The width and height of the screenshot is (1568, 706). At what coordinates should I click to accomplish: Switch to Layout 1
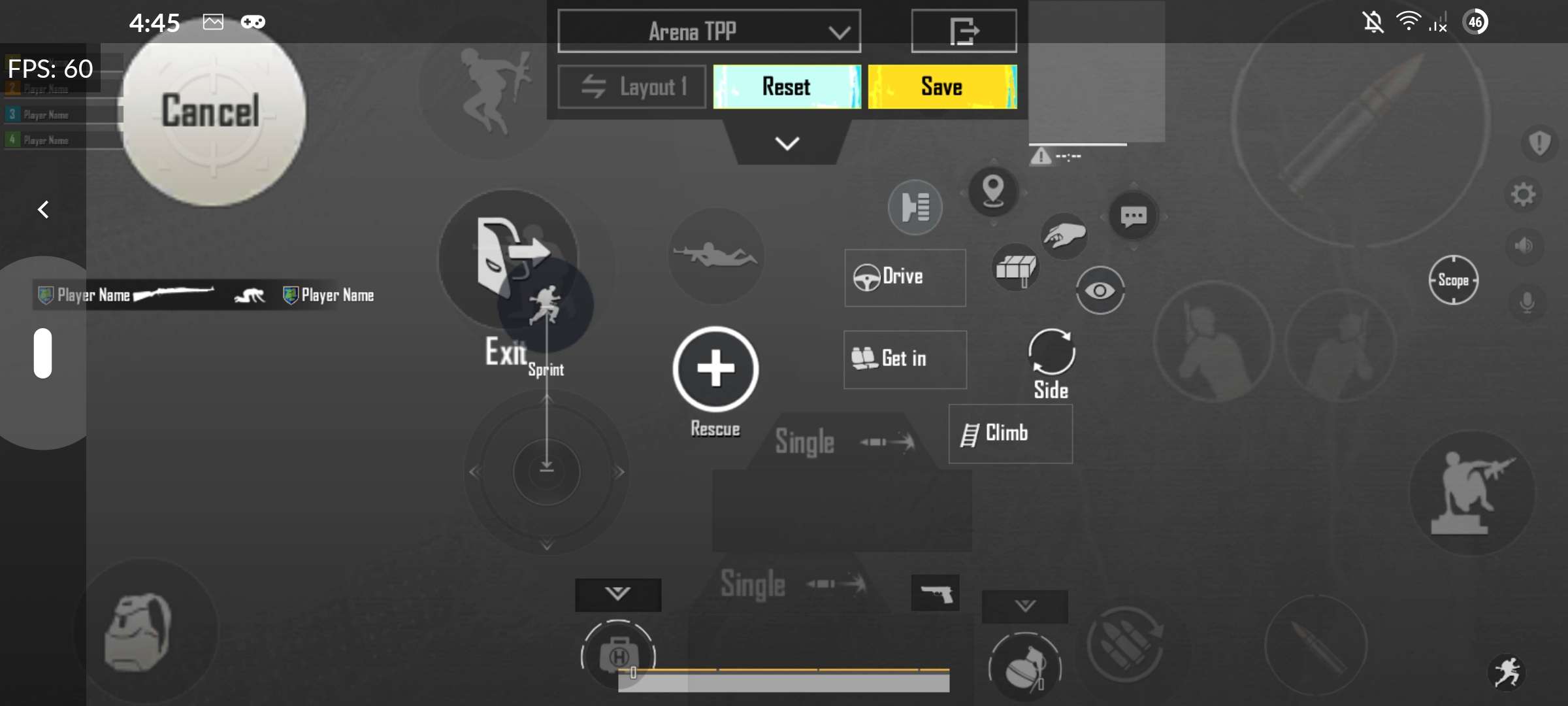pos(631,86)
